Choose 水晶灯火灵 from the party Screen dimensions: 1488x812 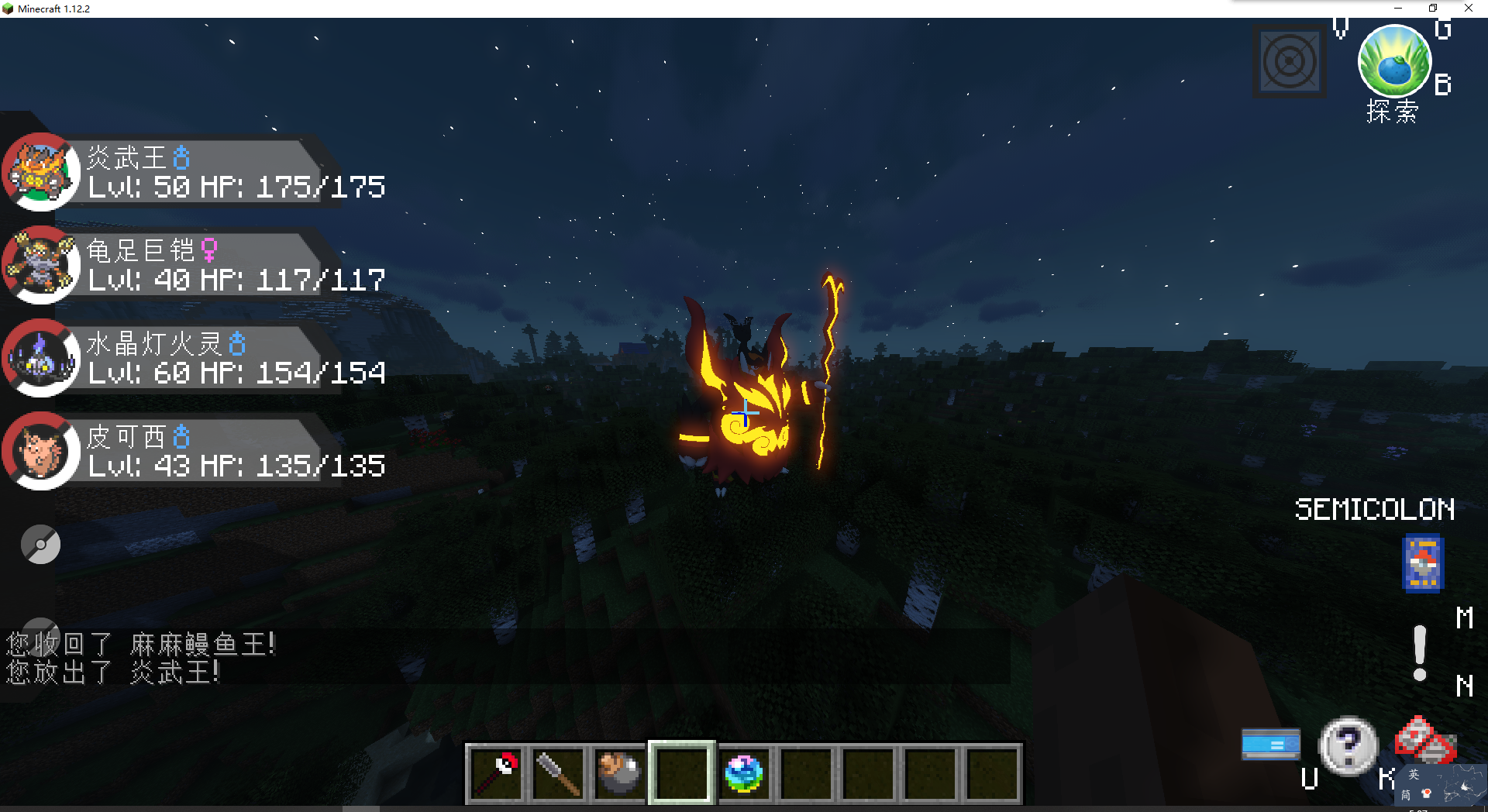[x=194, y=358]
